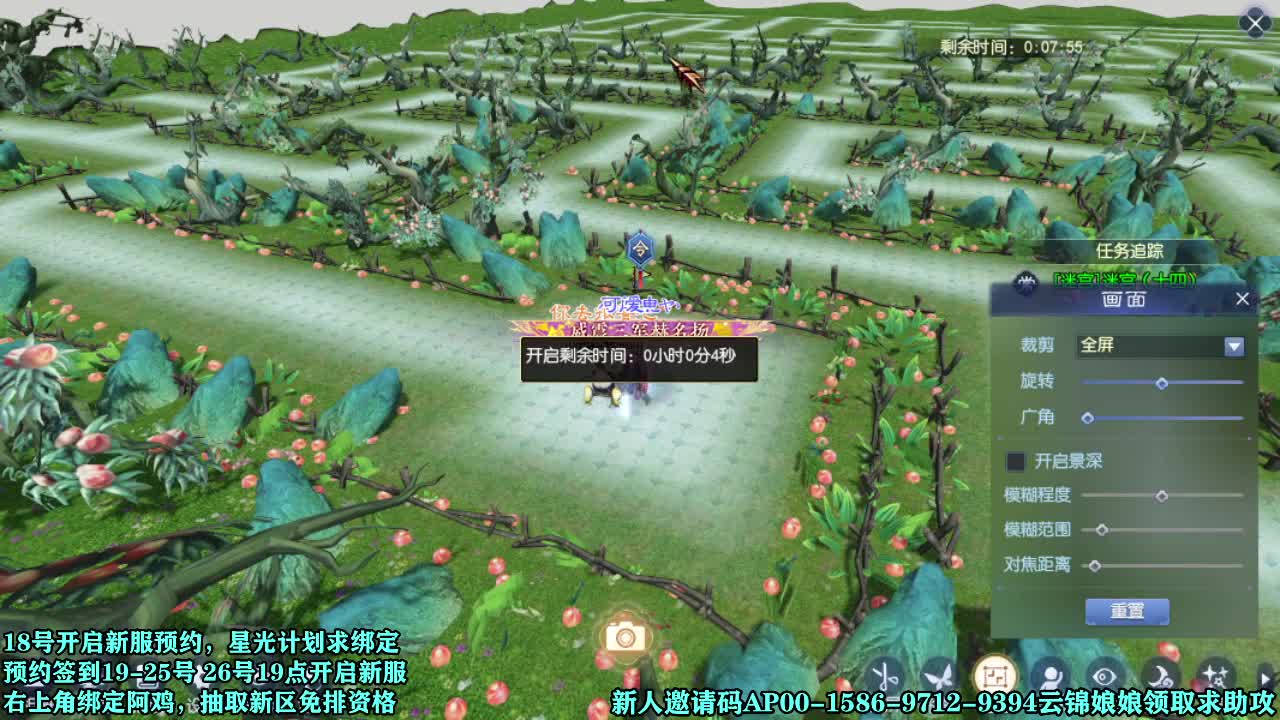Screen dimensions: 1280x720
Task: Close the 画面 settings panel with X
Action: (x=1243, y=298)
